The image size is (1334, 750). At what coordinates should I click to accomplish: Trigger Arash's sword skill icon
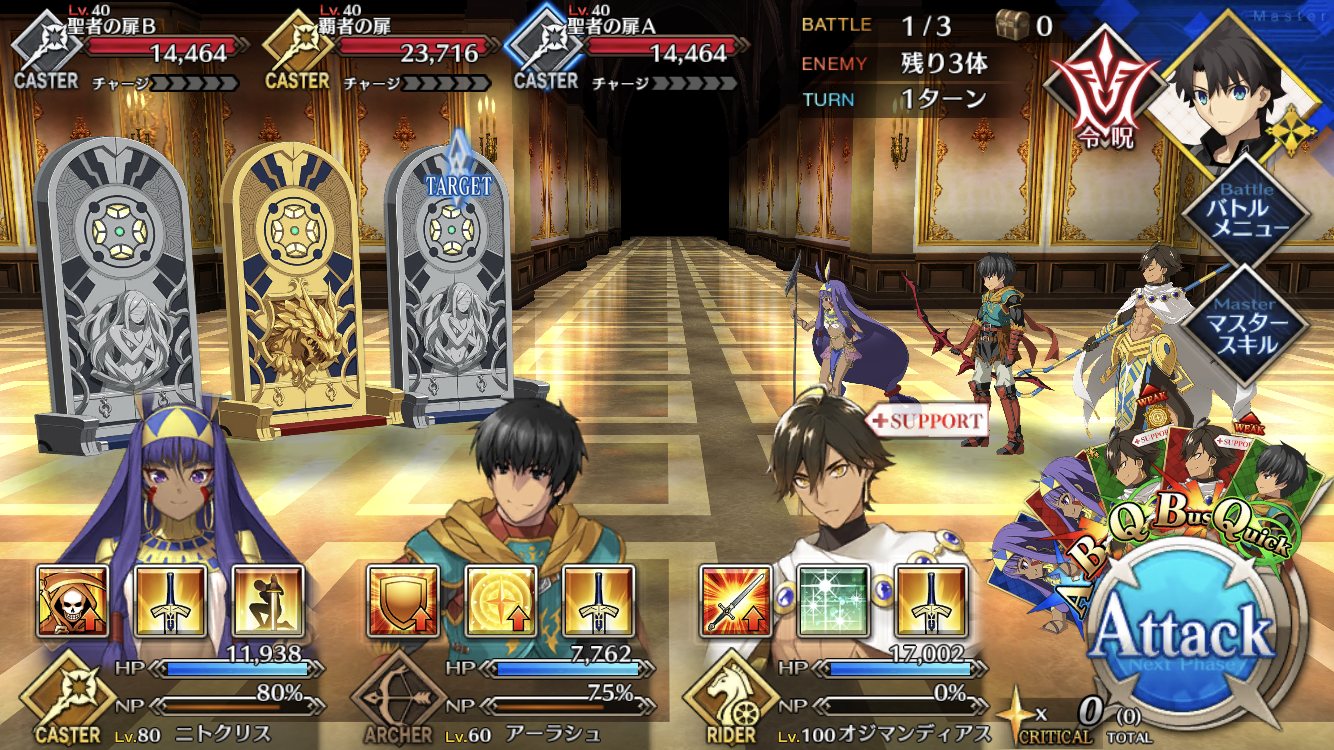point(599,602)
